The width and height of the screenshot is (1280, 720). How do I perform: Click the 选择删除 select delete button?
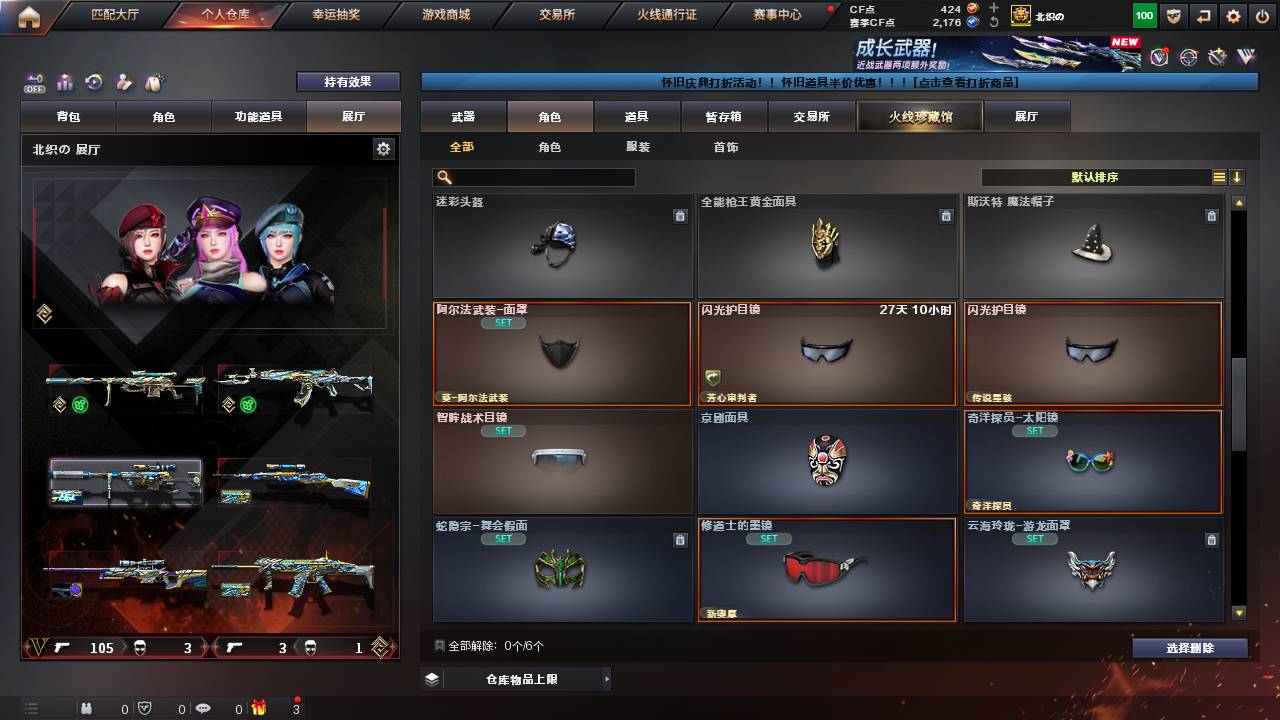1189,648
